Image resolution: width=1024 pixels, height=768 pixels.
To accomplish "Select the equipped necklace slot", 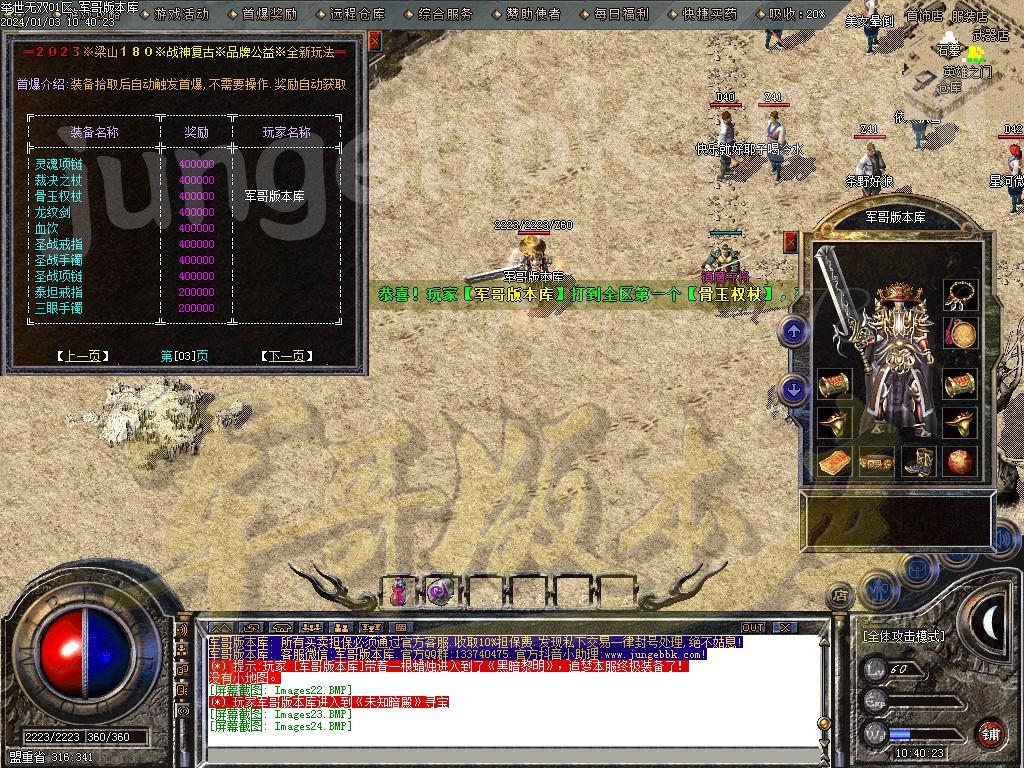I will [961, 293].
